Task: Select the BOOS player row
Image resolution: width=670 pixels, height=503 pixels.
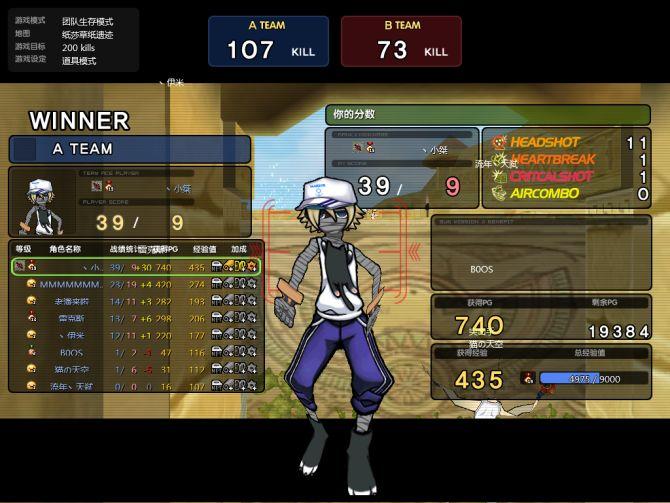Action: click(135, 352)
